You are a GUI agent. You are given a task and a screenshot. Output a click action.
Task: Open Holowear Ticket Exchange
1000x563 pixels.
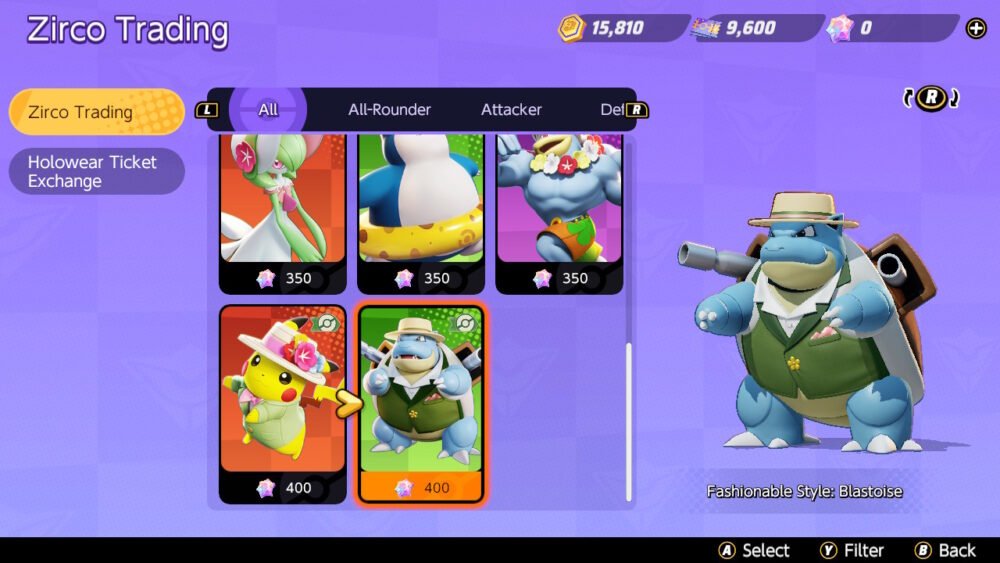[x=95, y=171]
